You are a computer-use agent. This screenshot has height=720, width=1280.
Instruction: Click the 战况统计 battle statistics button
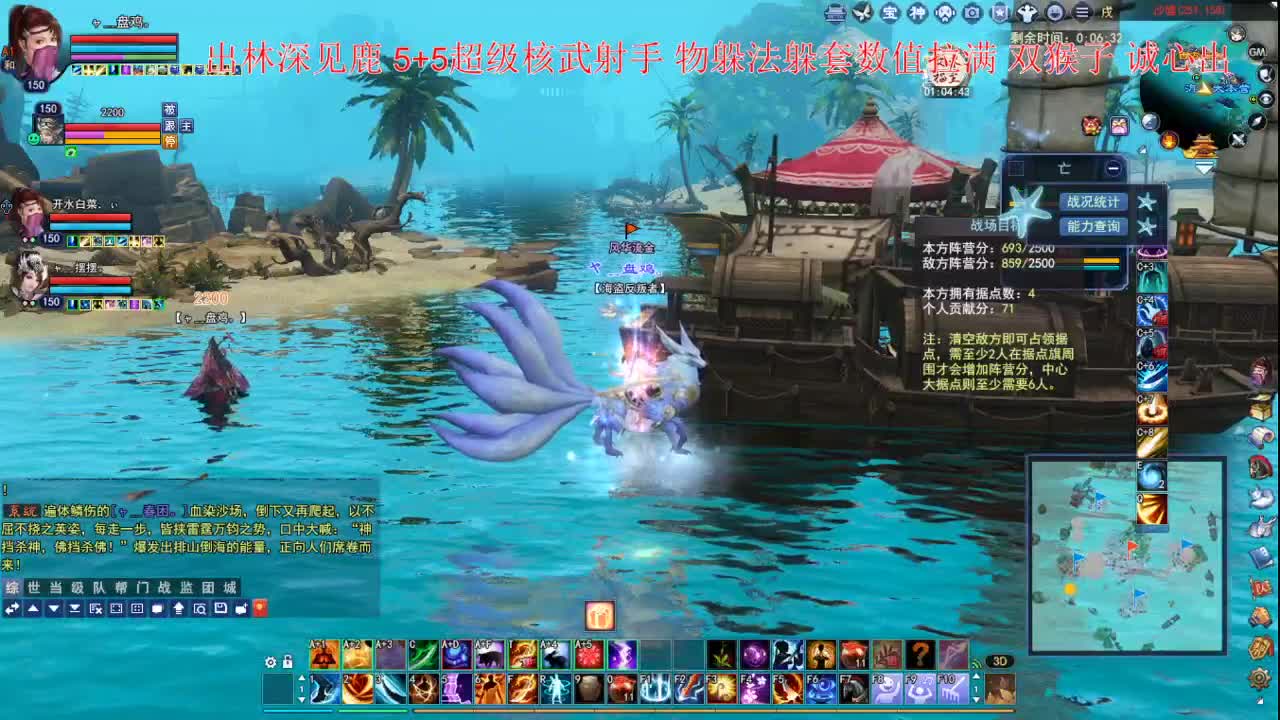coord(1093,202)
